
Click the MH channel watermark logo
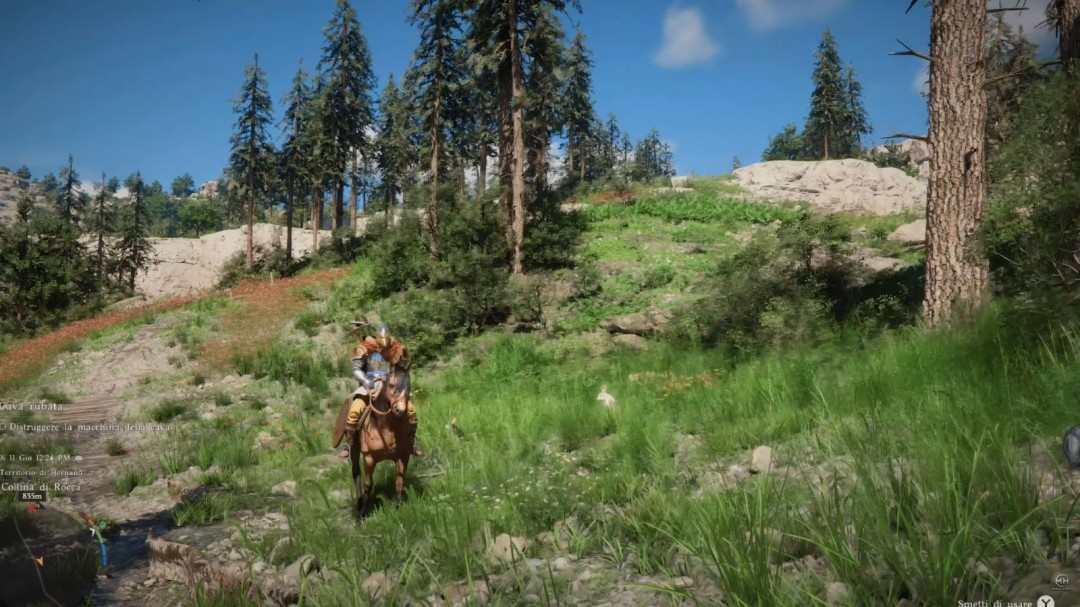point(1061,580)
